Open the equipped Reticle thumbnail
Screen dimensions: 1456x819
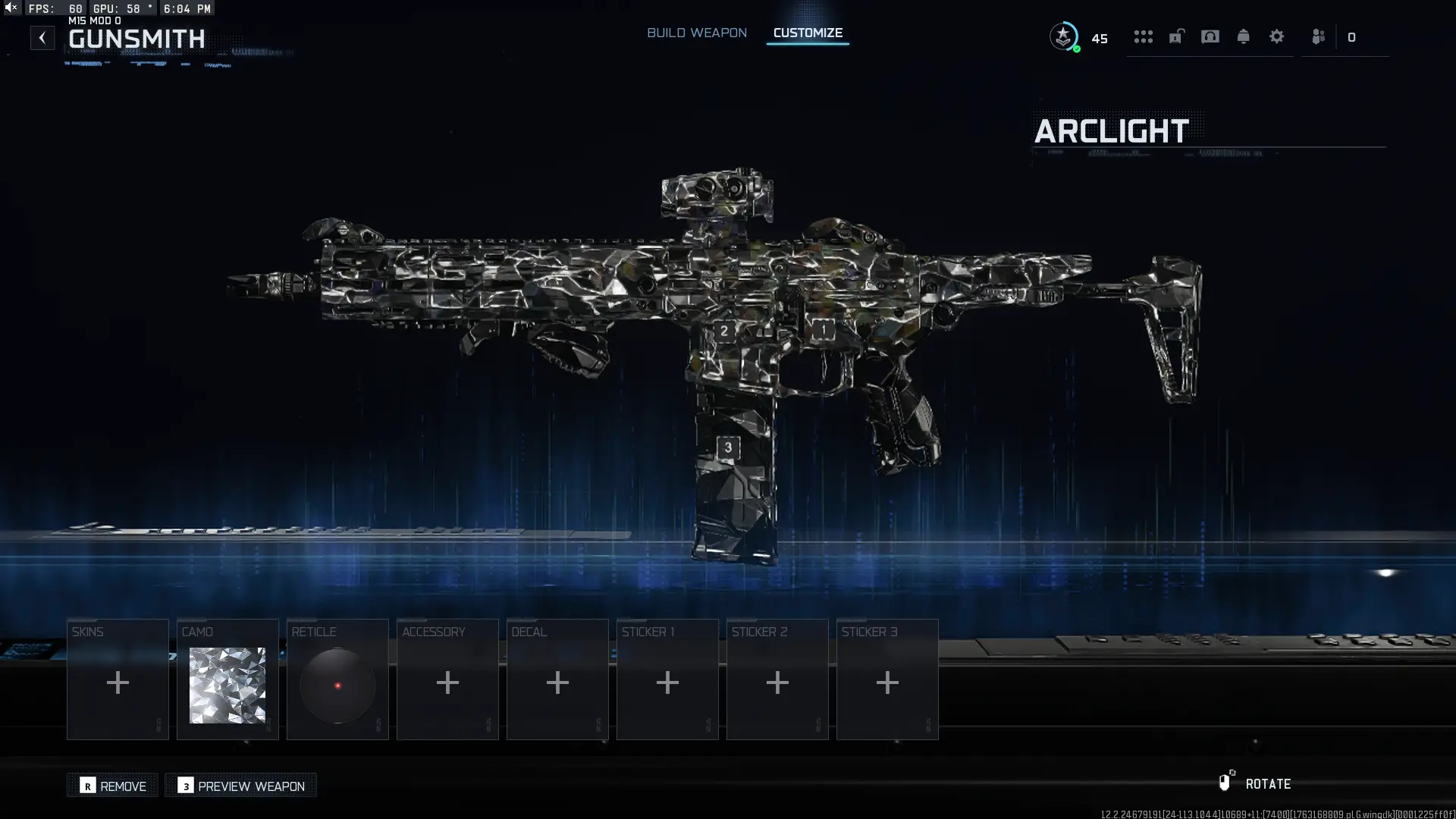tap(337, 686)
